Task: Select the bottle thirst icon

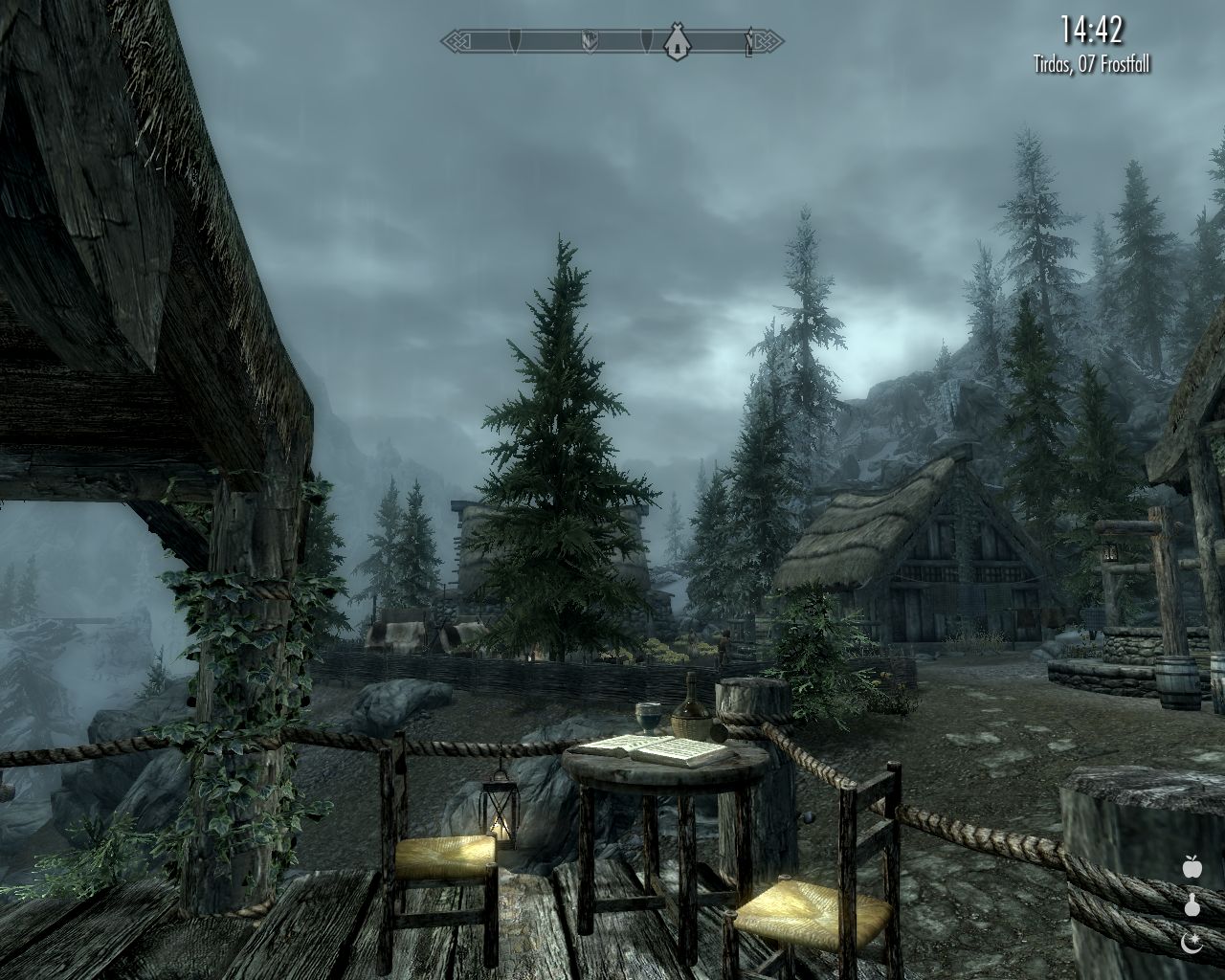Action: (1192, 904)
